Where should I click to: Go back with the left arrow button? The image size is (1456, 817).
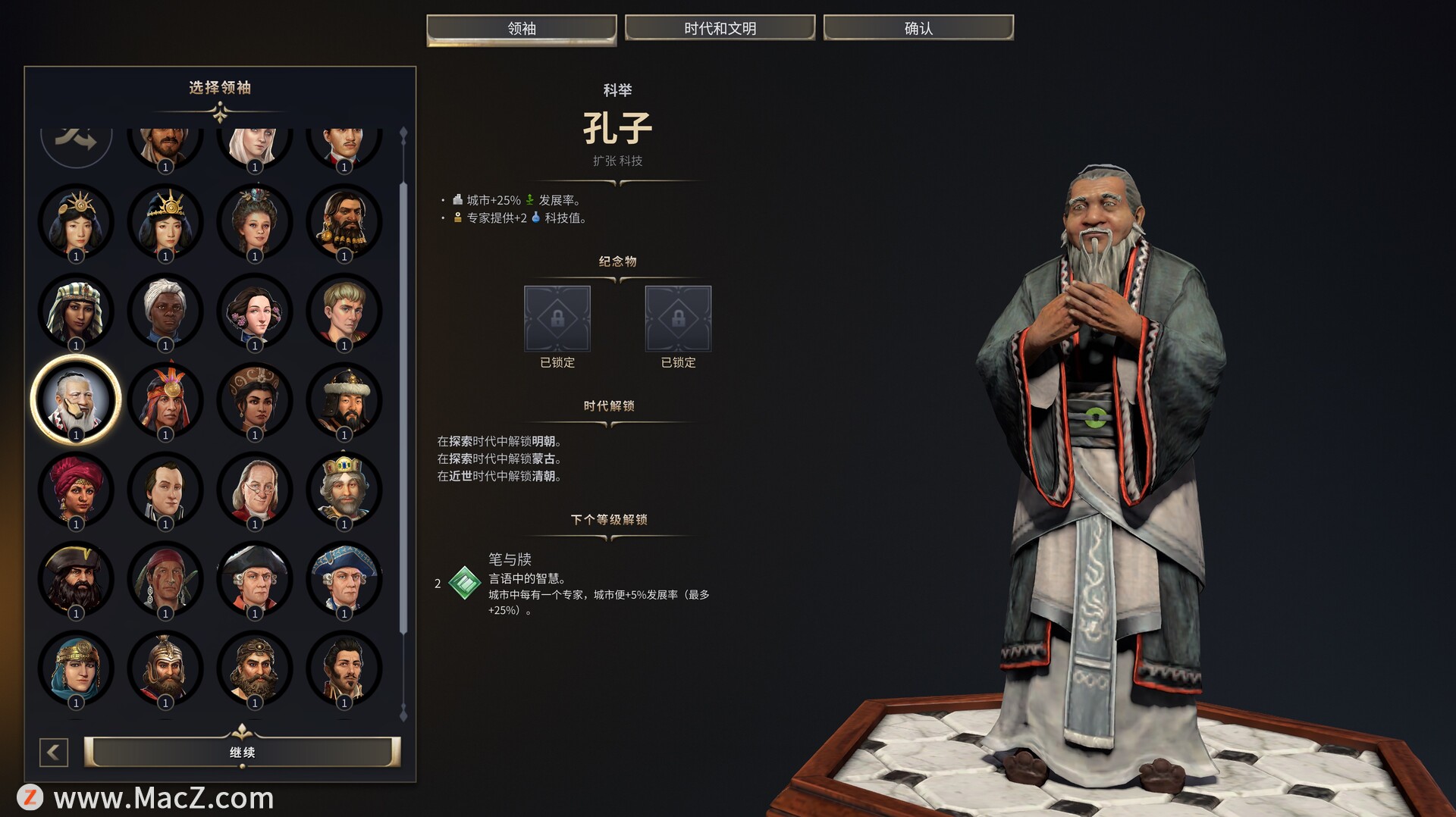pos(54,752)
